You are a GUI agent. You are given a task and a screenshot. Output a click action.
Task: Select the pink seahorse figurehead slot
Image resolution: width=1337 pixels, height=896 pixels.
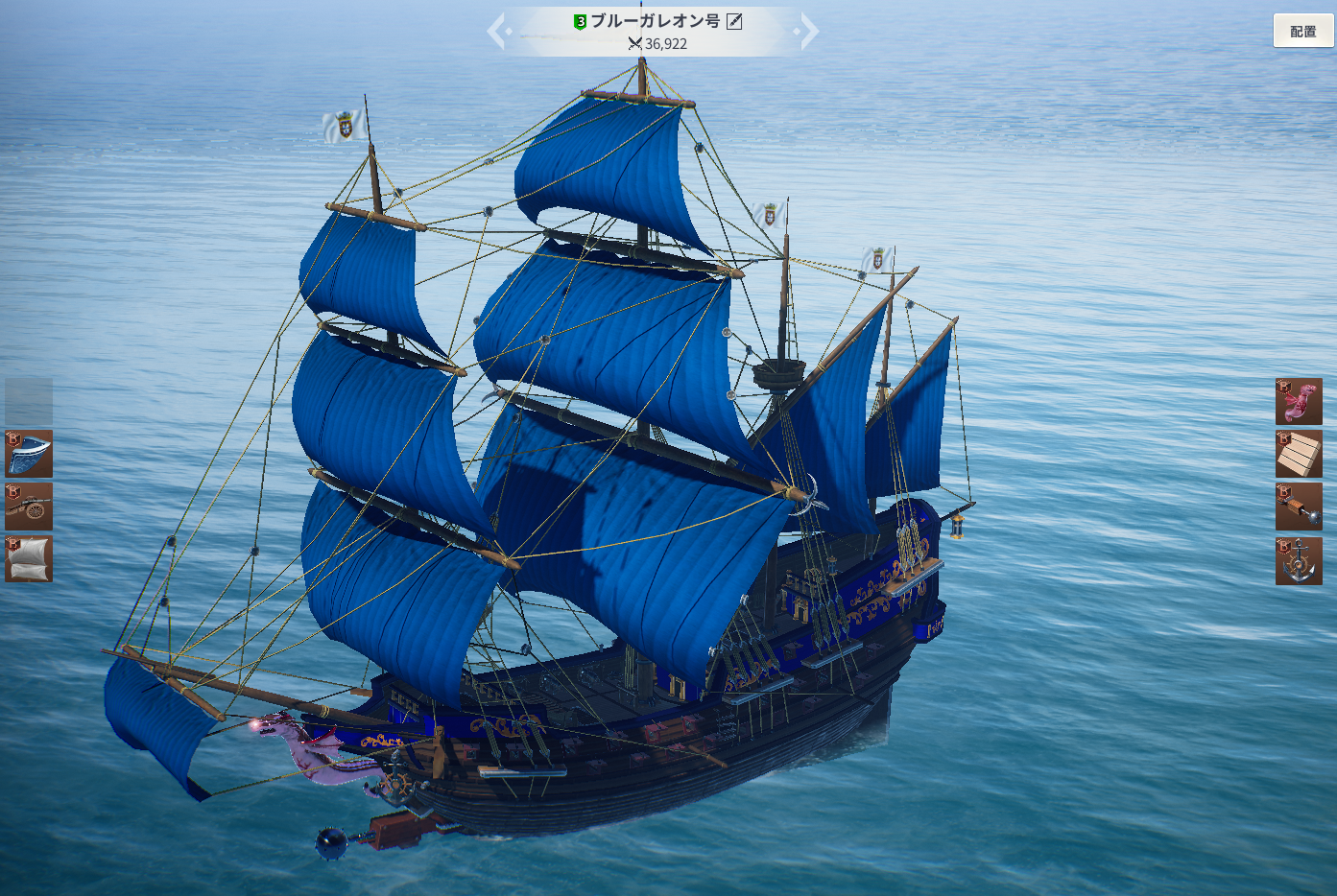(1299, 401)
